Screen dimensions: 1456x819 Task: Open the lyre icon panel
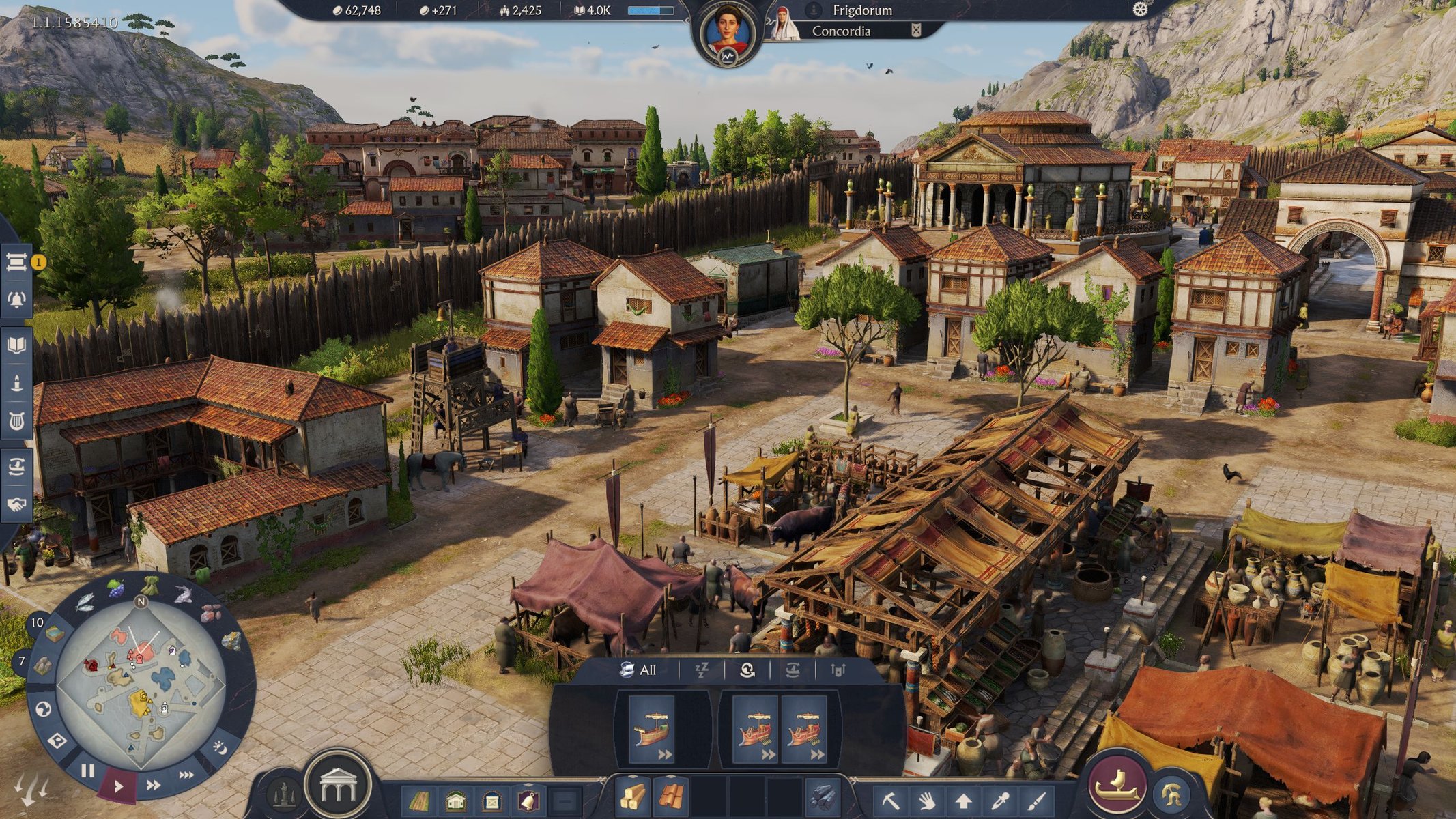(x=16, y=421)
